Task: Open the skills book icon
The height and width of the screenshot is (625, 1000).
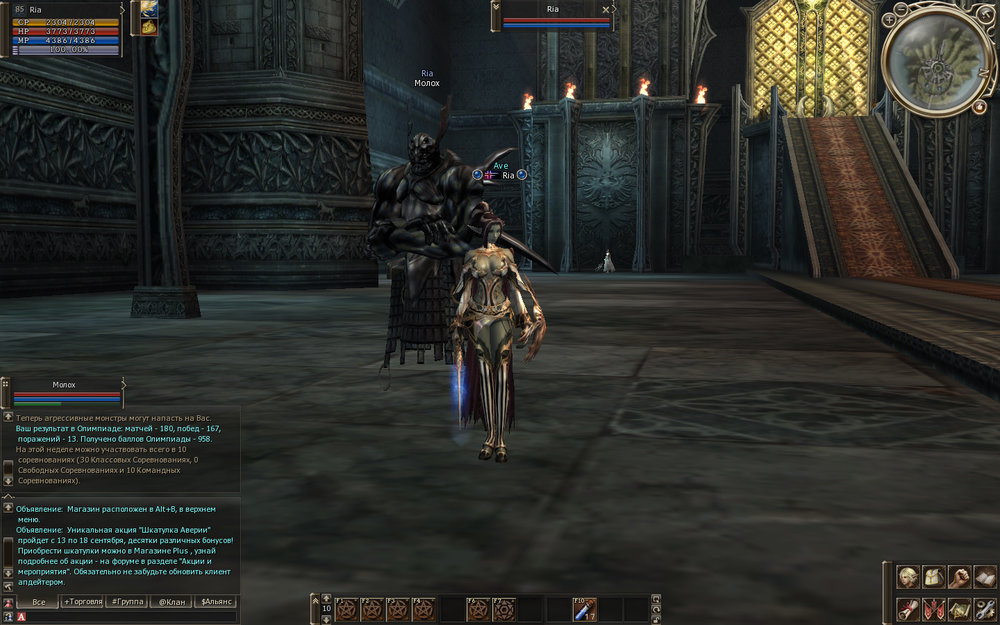Action: 984,577
